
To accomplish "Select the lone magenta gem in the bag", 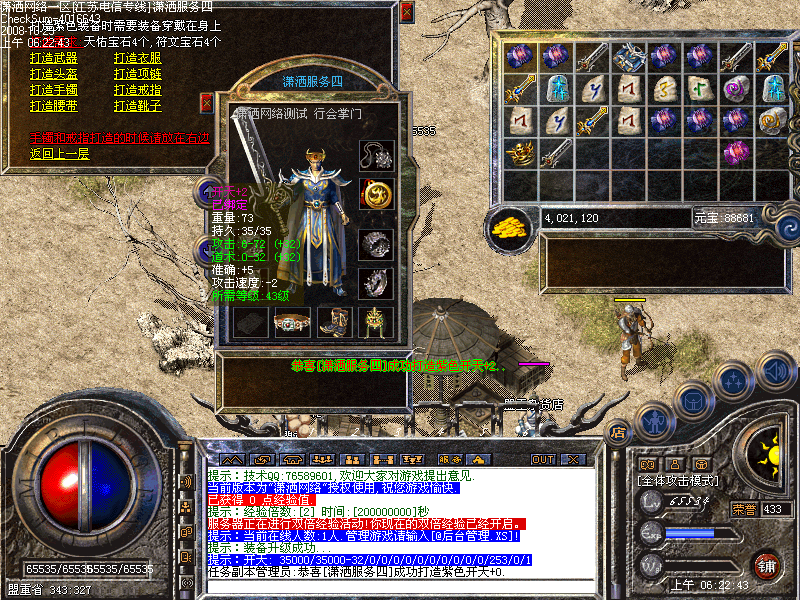I will tap(737, 153).
